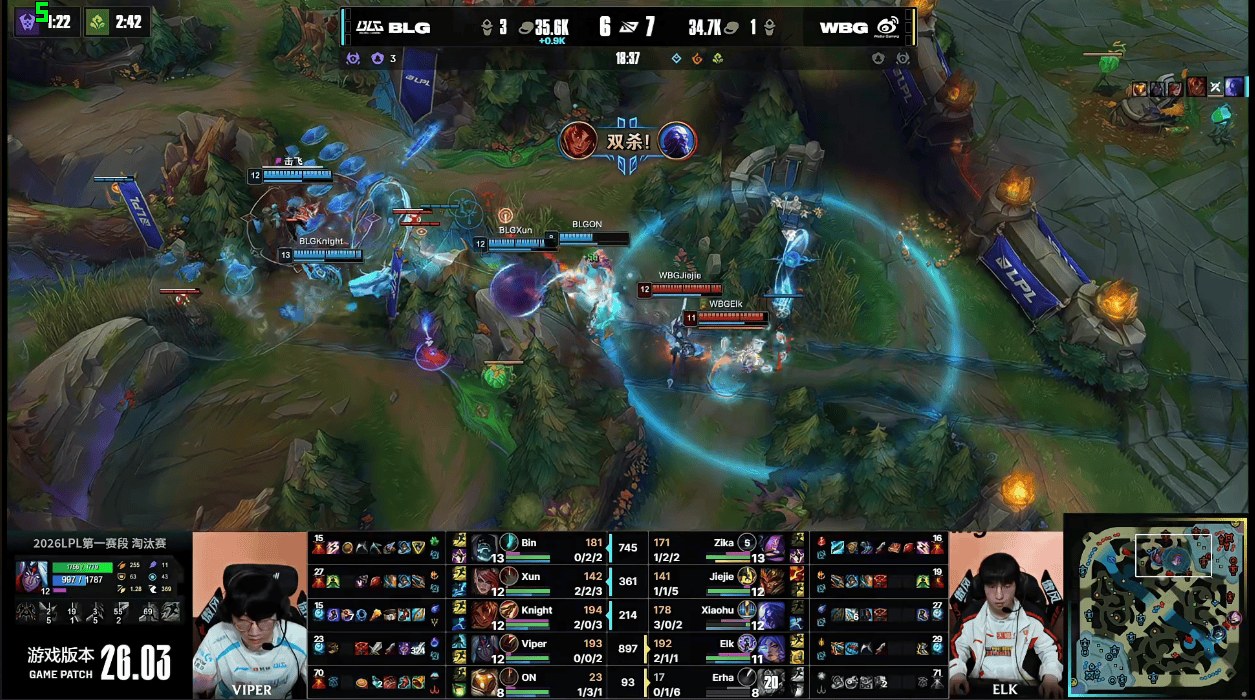Click Xiaohu's champion portrait on the scoreboard
The image size is (1255, 700).
(x=771, y=611)
